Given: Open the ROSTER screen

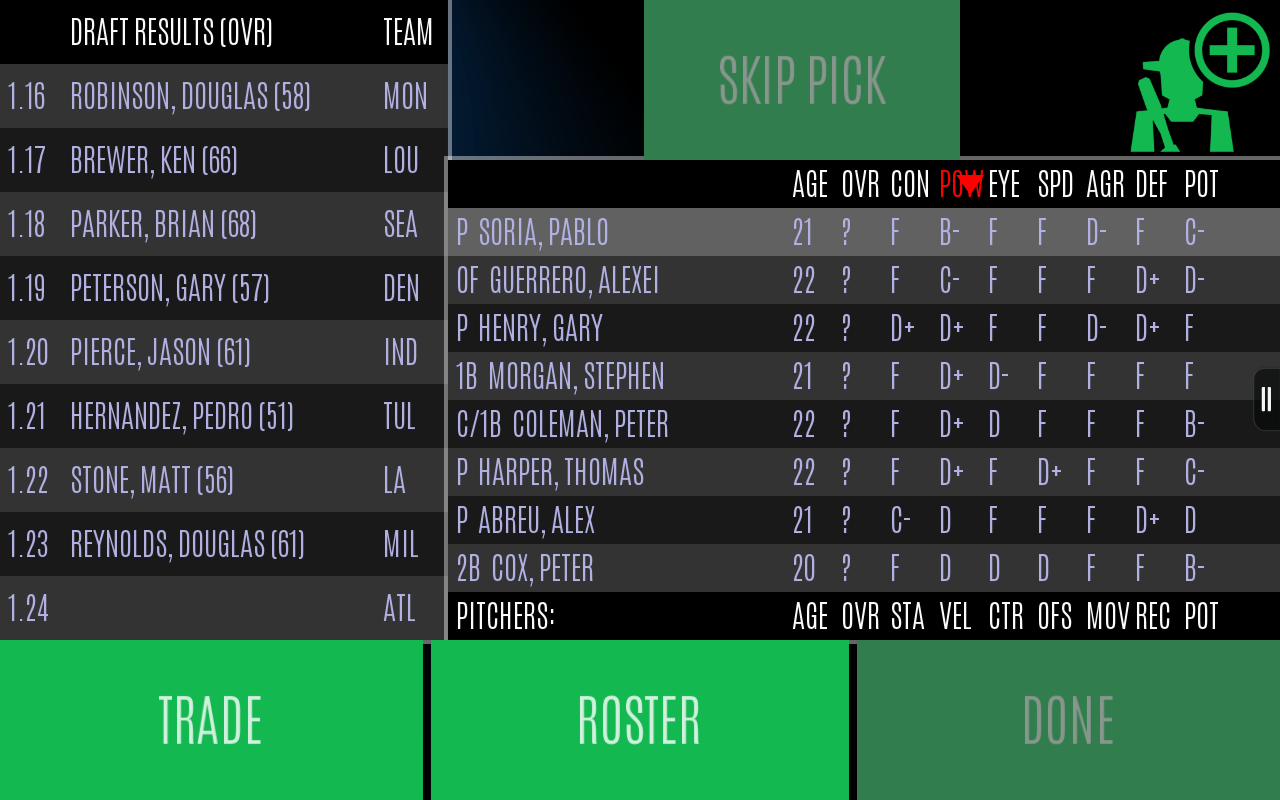Looking at the screenshot, I should [x=639, y=718].
